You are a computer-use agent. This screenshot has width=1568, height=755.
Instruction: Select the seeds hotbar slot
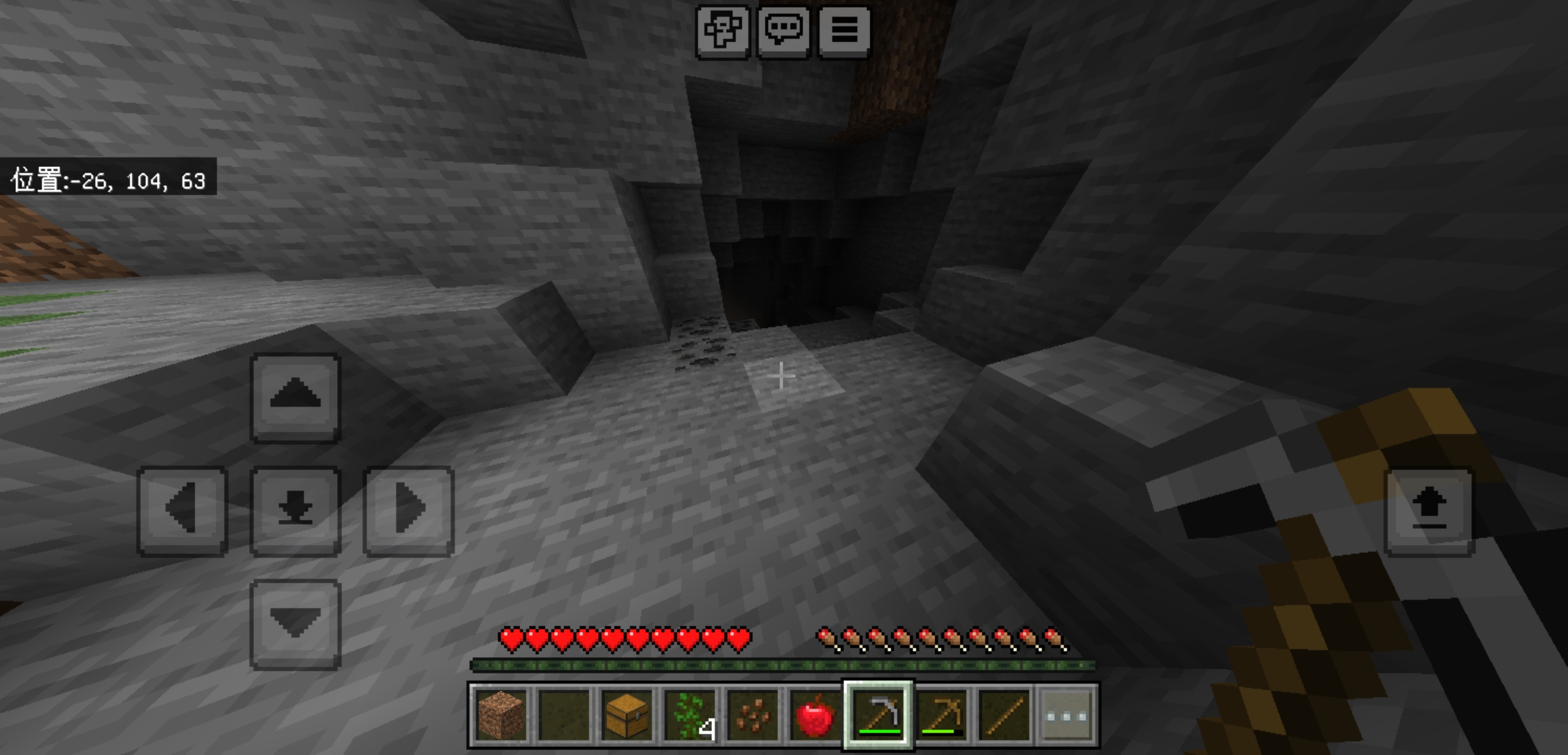[x=753, y=715]
